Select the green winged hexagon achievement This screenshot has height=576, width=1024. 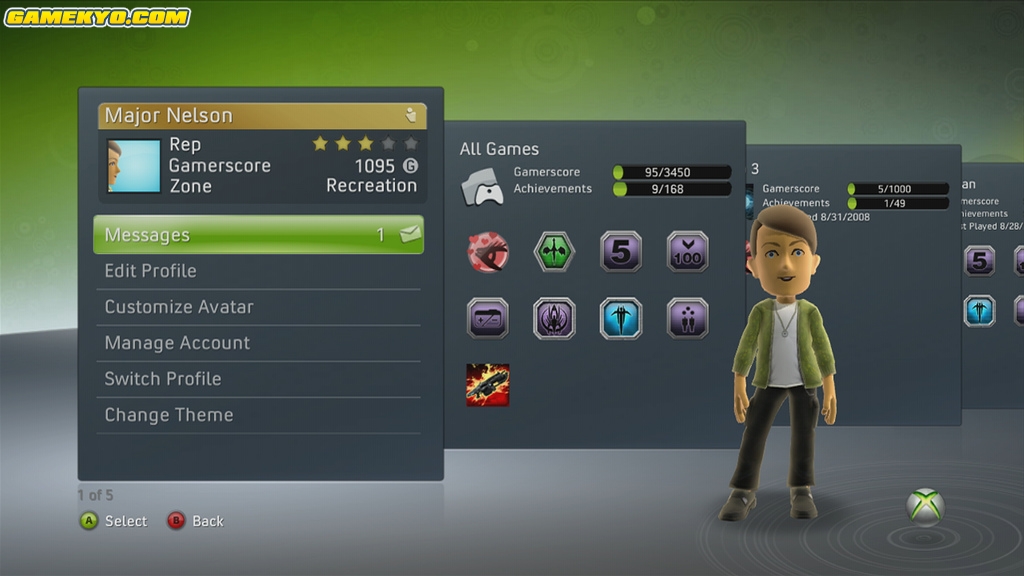554,251
